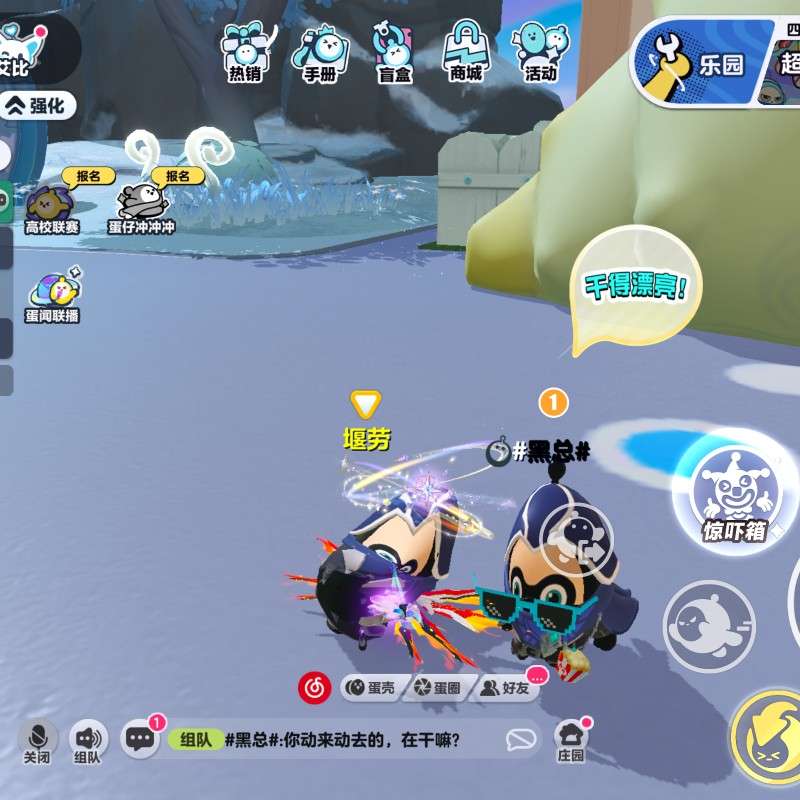This screenshot has width=800, height=800.
Task: Open the 热销 hot sale gift icon
Action: click(244, 52)
